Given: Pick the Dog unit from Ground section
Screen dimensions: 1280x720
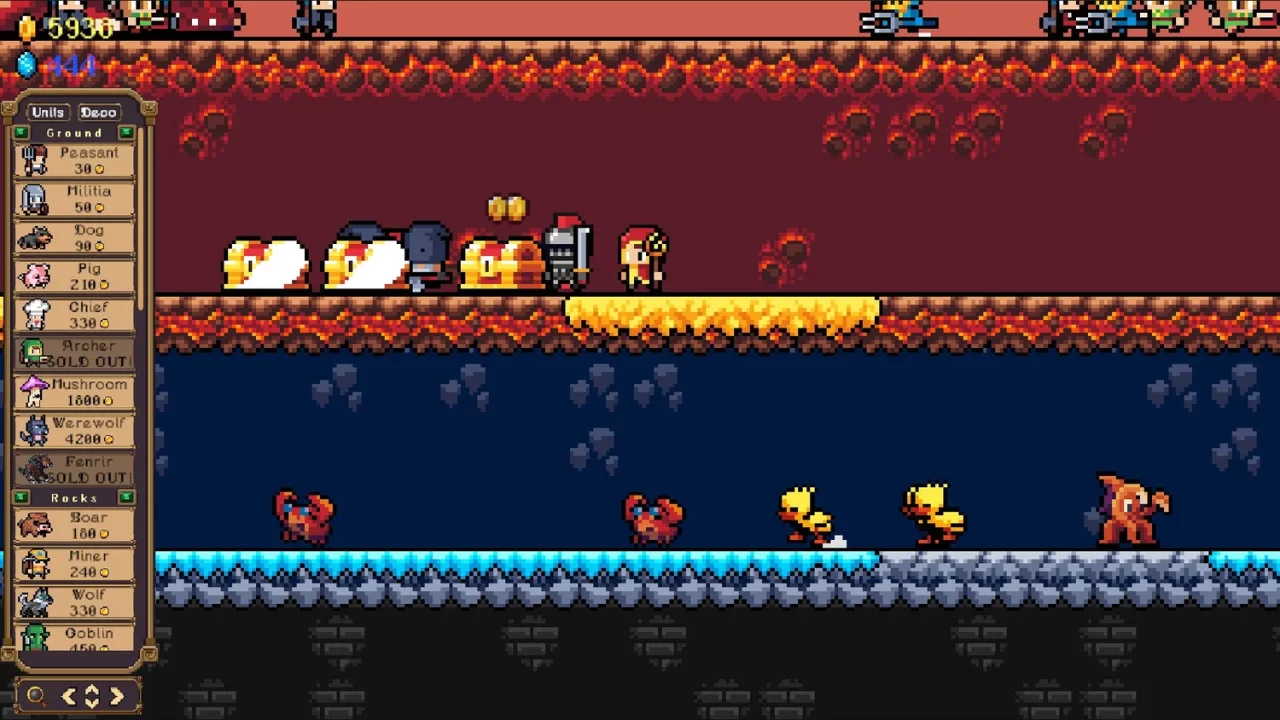Looking at the screenshot, I should pyautogui.click(x=75, y=236).
